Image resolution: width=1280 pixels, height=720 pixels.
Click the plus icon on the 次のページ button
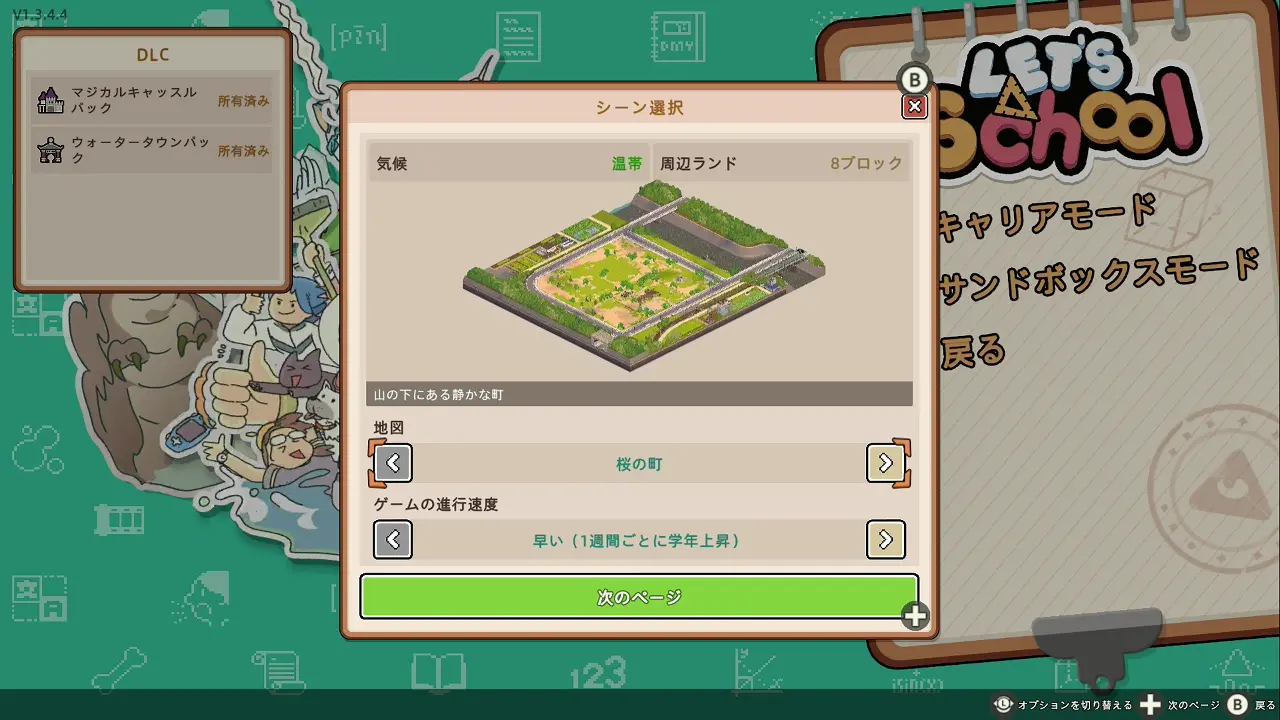coord(913,617)
